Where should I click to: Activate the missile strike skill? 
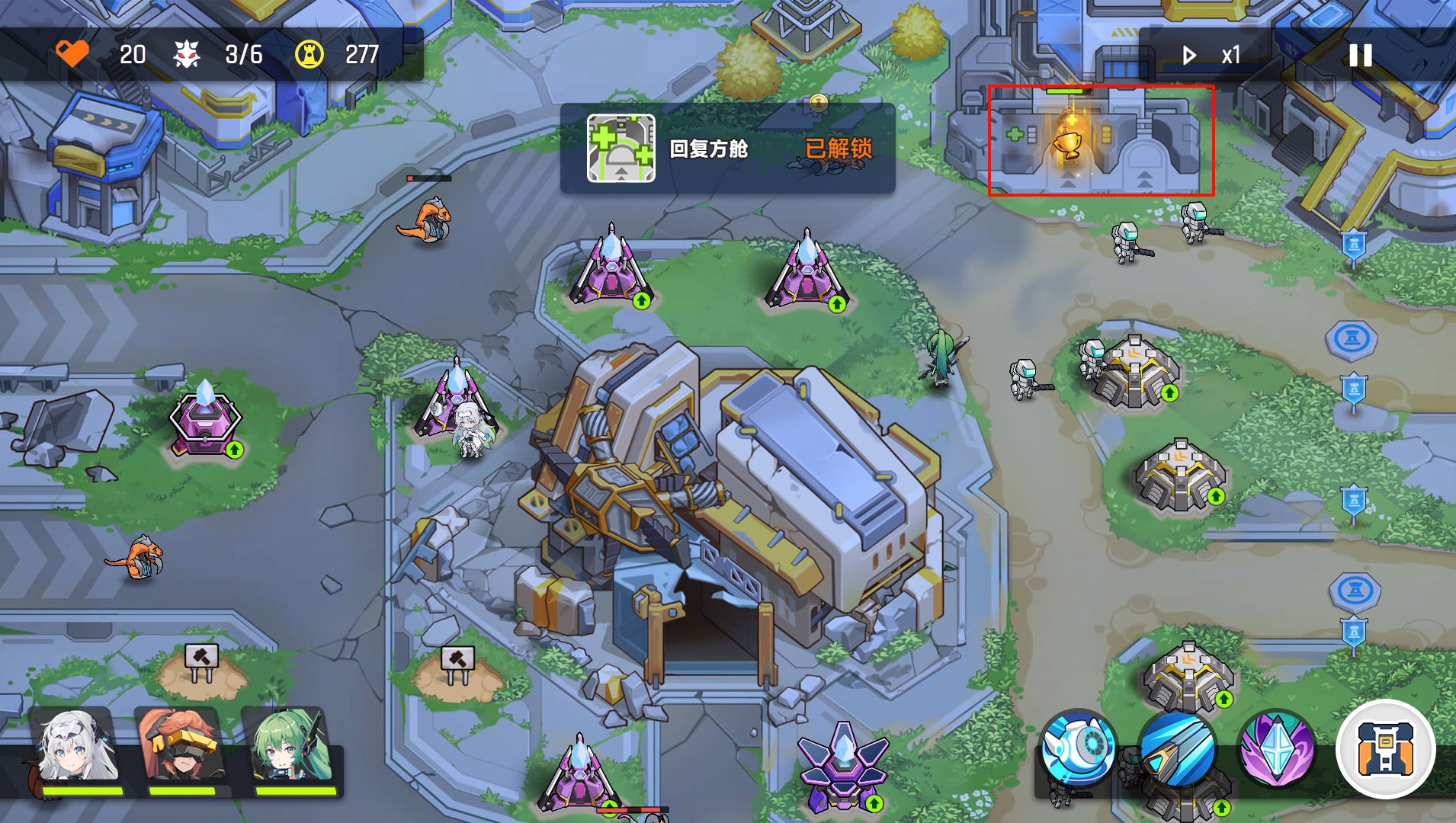point(1178,748)
